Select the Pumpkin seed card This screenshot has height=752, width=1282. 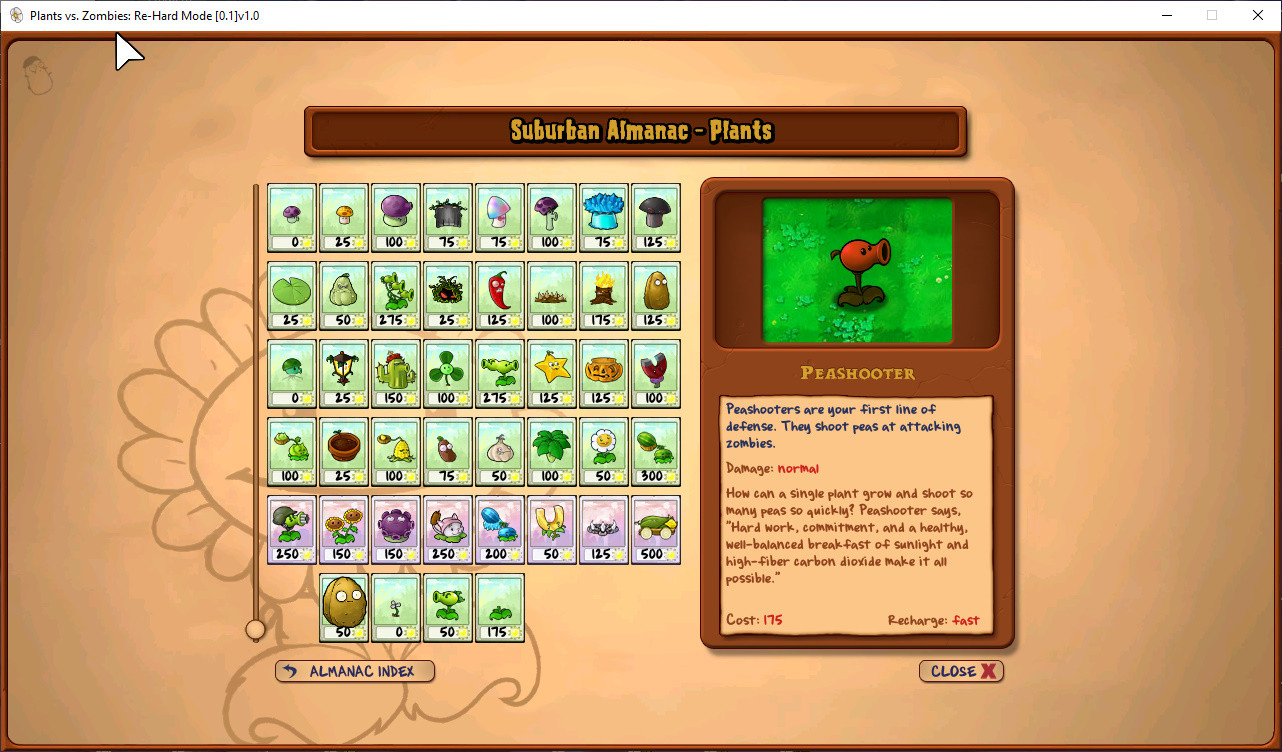point(604,373)
